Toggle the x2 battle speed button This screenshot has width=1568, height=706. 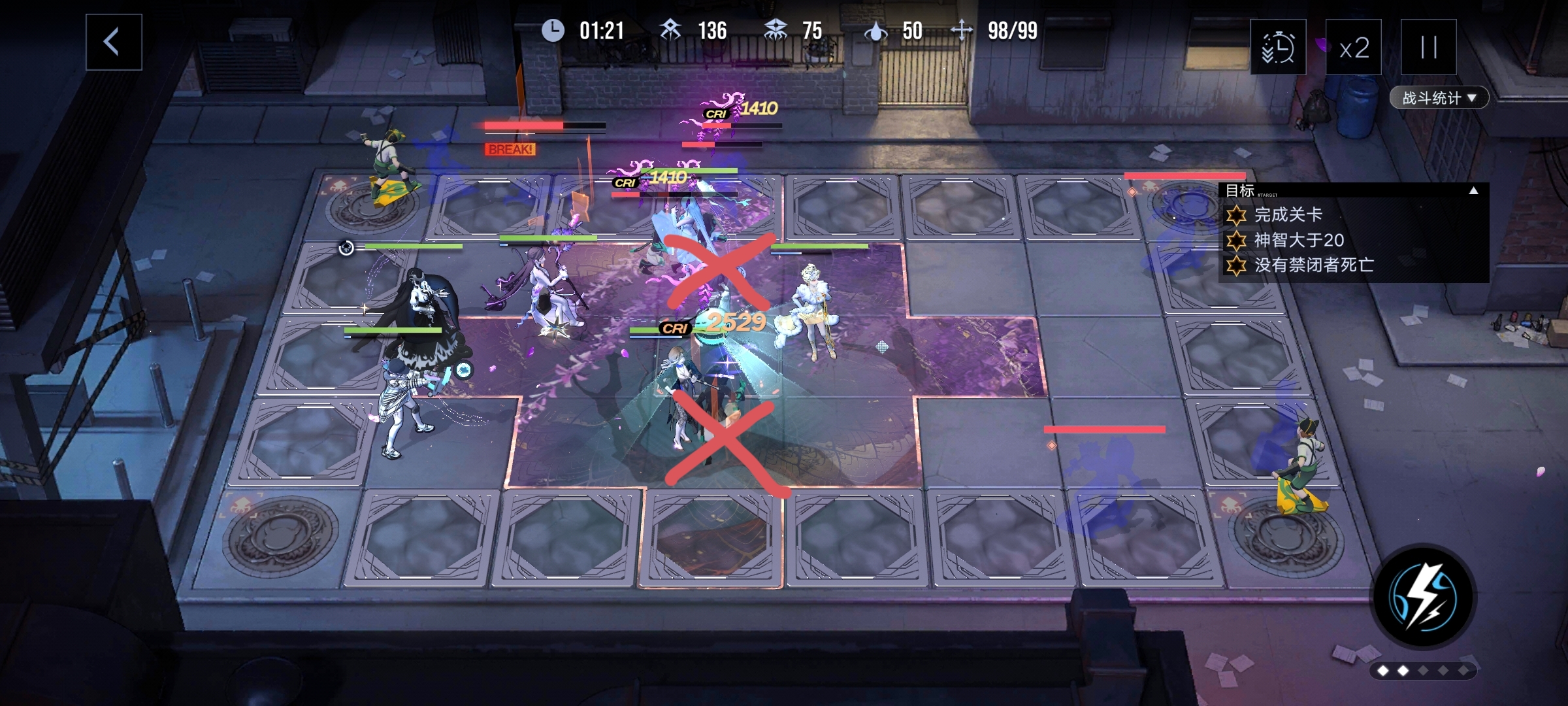tap(1353, 48)
